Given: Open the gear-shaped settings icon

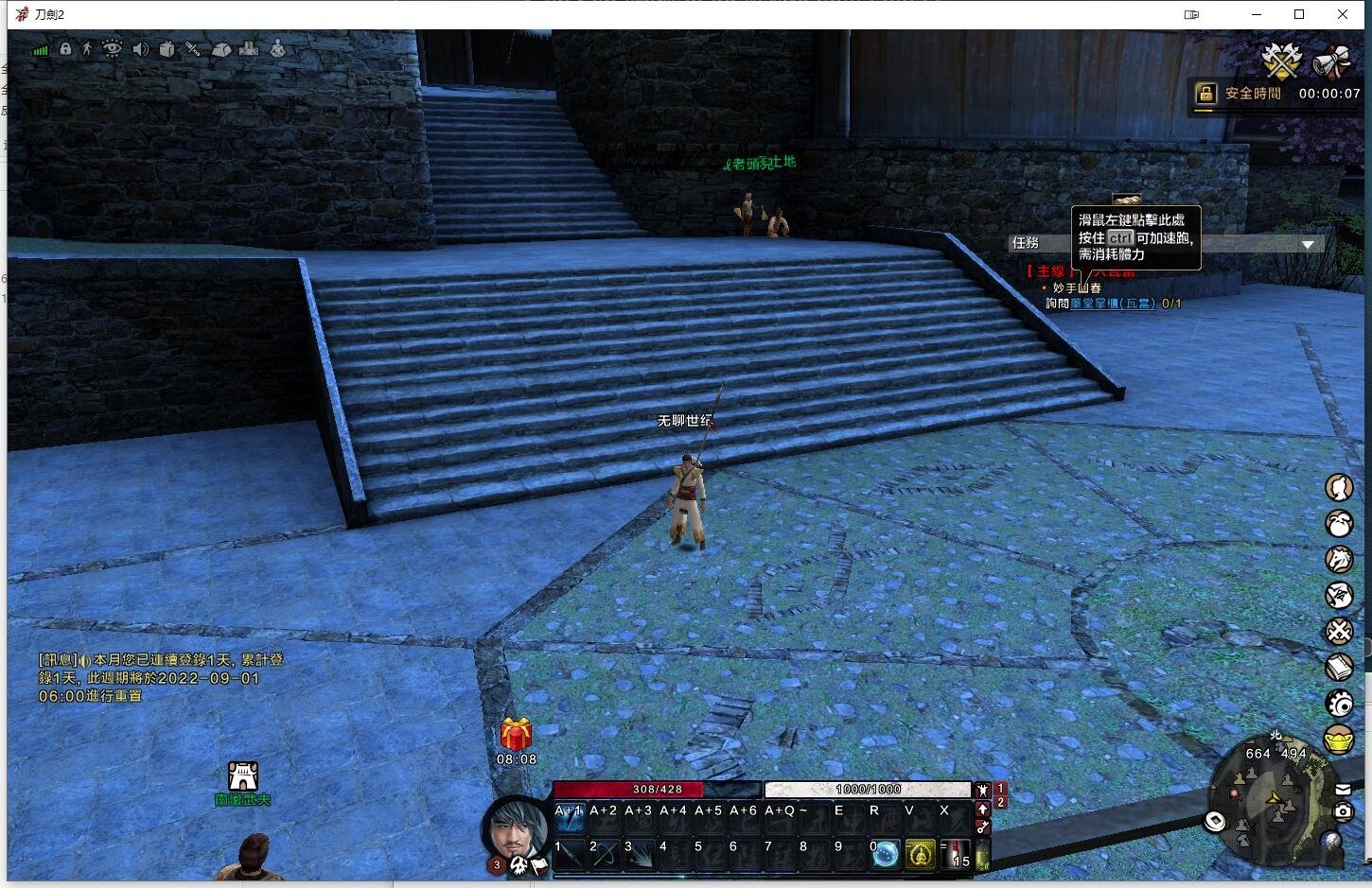Looking at the screenshot, I should pos(1339,704).
